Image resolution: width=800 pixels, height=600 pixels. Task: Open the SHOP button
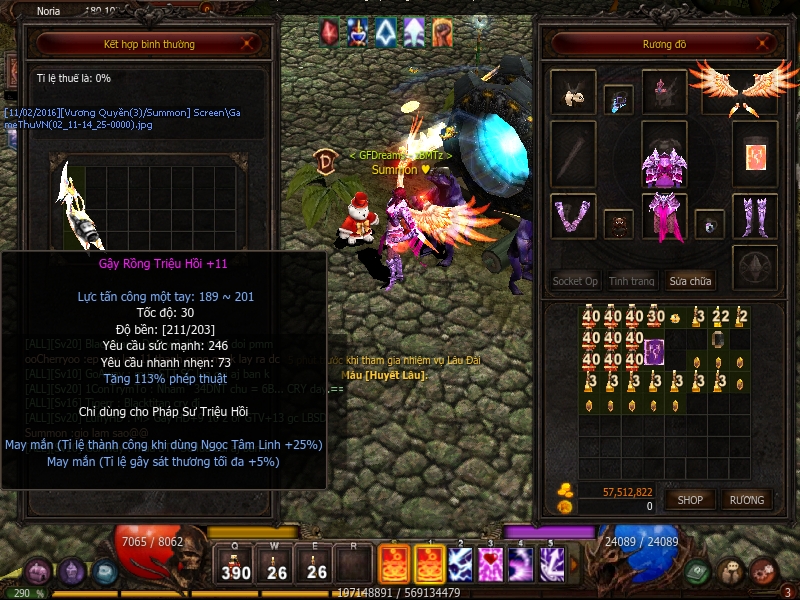[x=691, y=499]
